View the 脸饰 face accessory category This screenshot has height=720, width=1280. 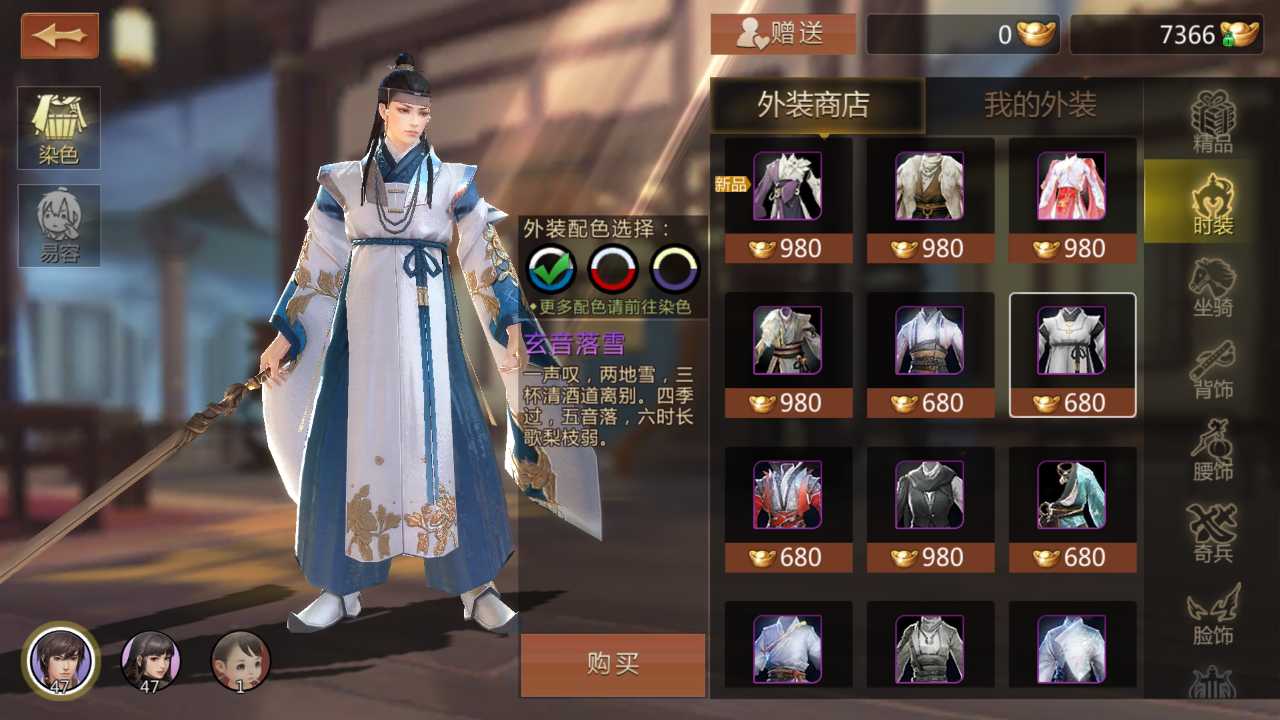(x=1212, y=616)
